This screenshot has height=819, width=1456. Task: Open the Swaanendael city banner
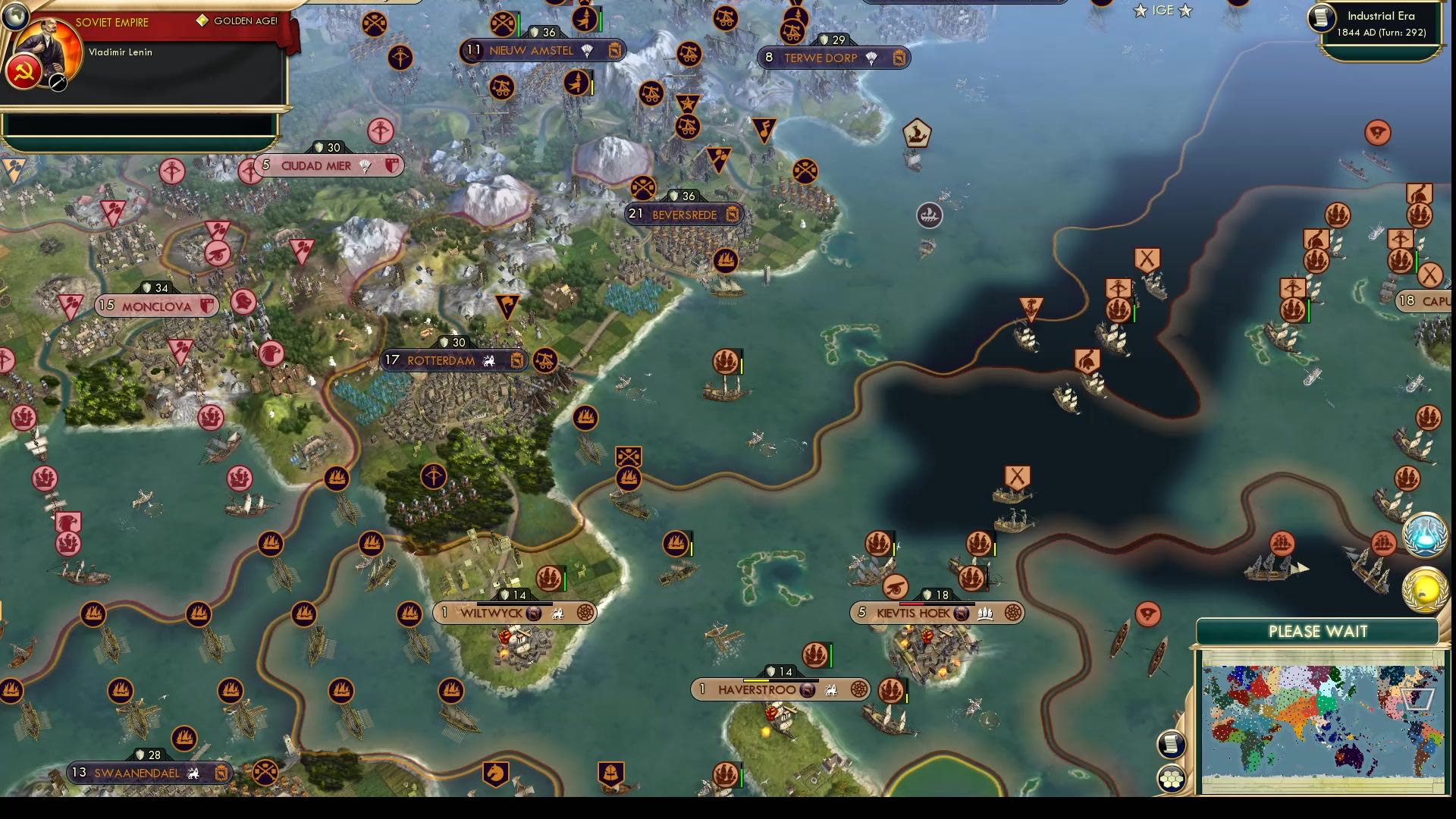pyautogui.click(x=144, y=773)
